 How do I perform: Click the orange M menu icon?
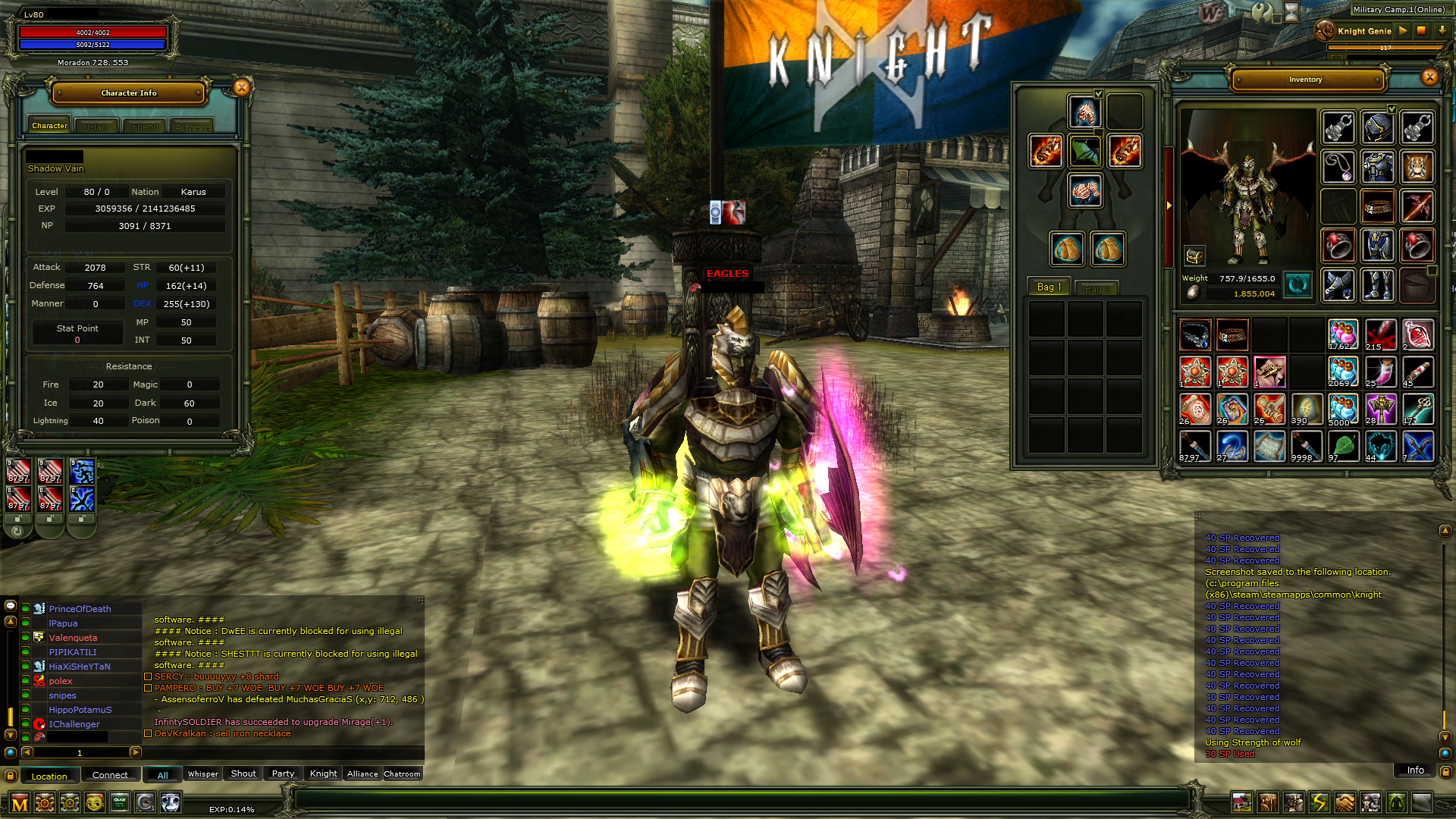[20, 803]
